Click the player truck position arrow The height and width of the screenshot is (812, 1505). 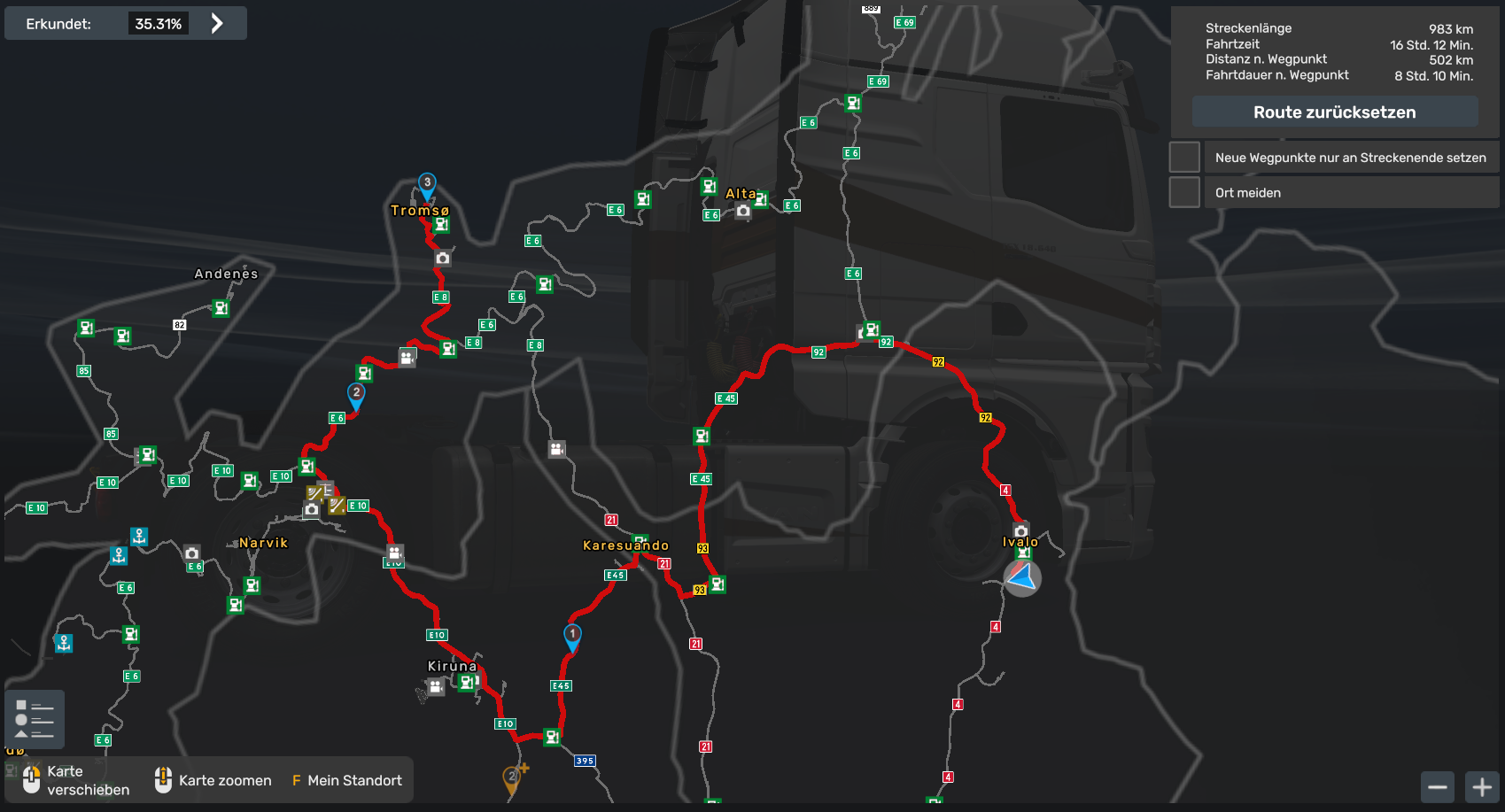pos(1021,577)
